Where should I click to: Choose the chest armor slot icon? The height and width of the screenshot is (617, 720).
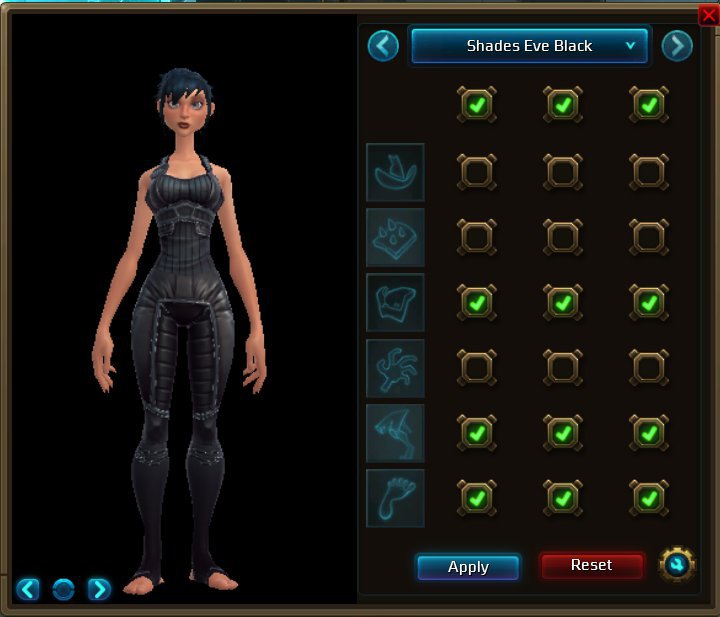pos(395,302)
